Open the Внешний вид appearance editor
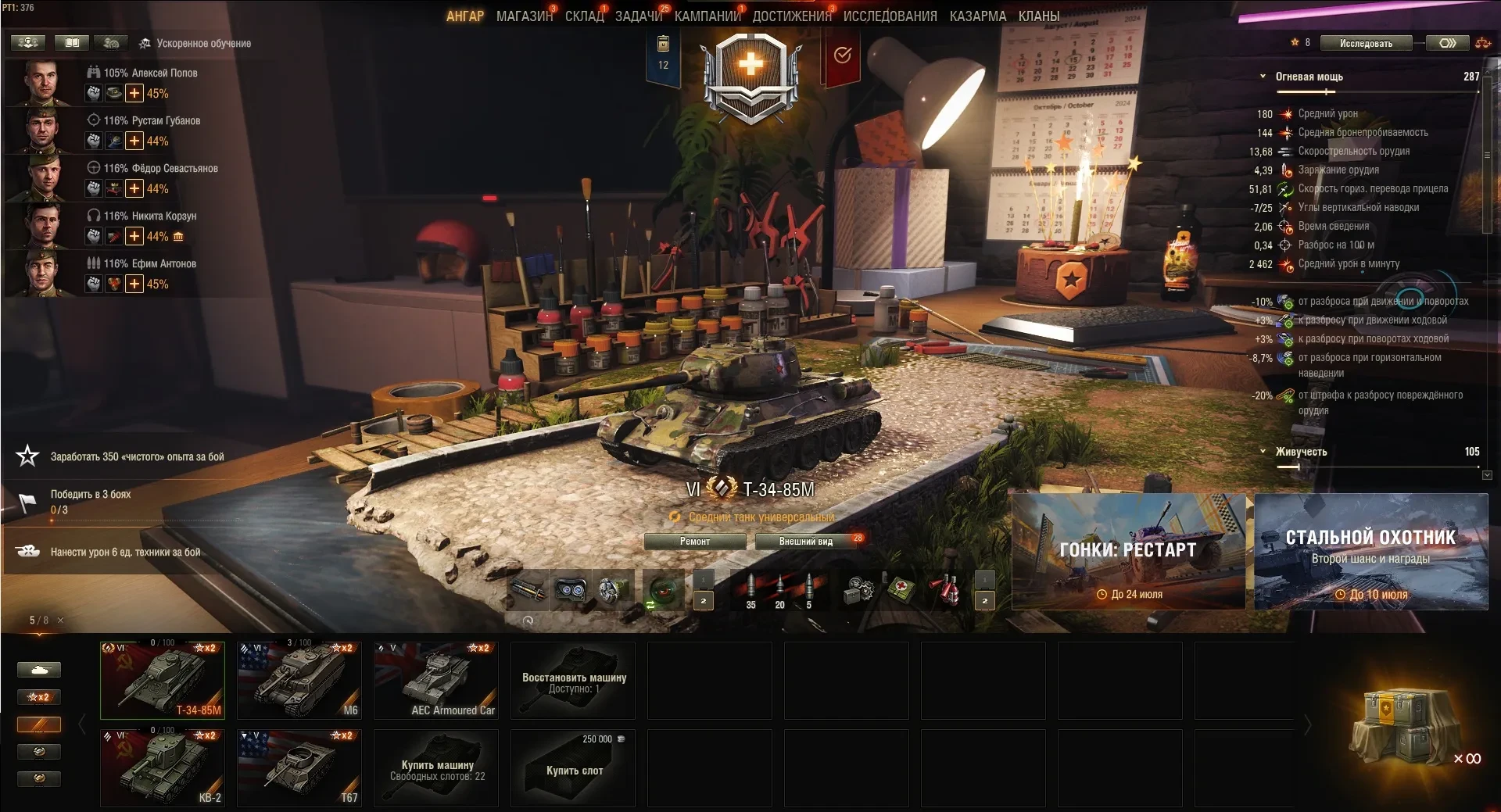 pyautogui.click(x=805, y=542)
